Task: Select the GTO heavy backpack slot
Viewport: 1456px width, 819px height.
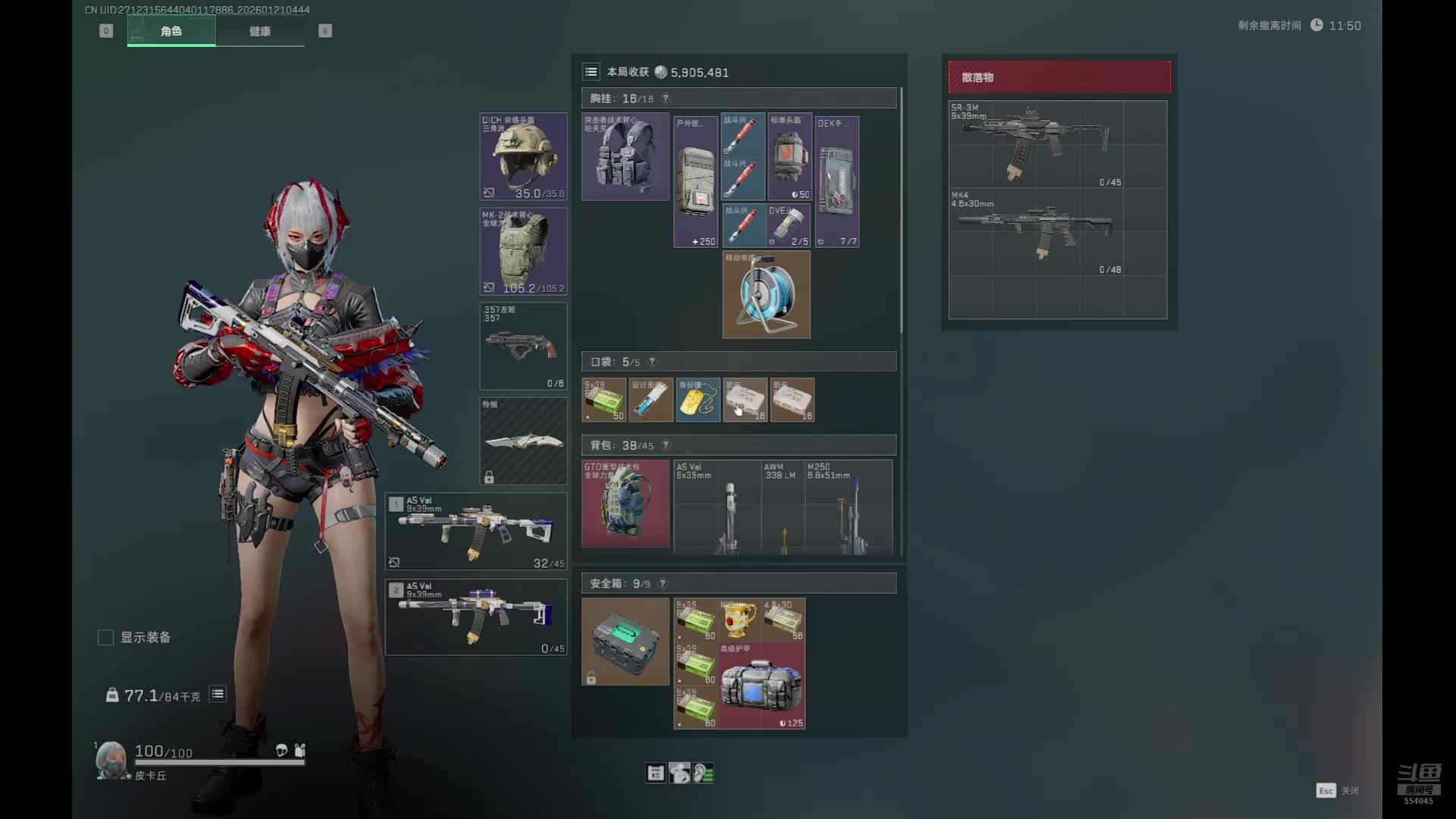Action: coord(625,504)
